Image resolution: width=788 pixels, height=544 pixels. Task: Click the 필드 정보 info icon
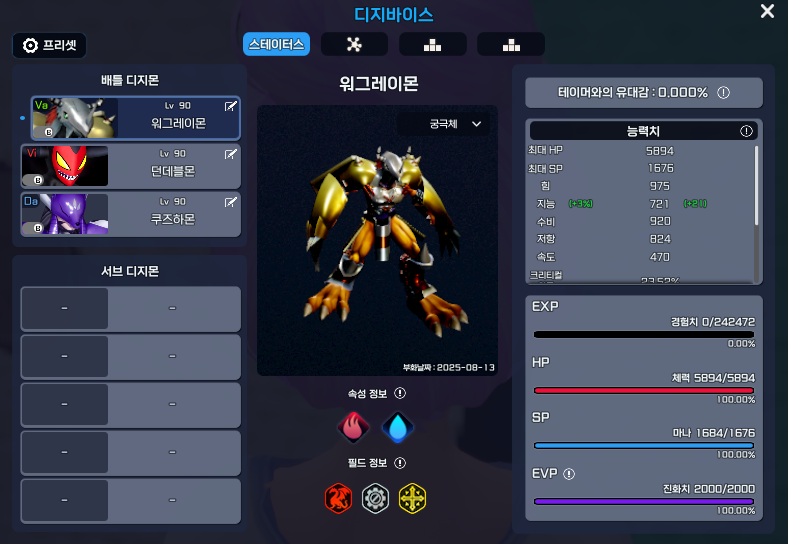coord(400,463)
